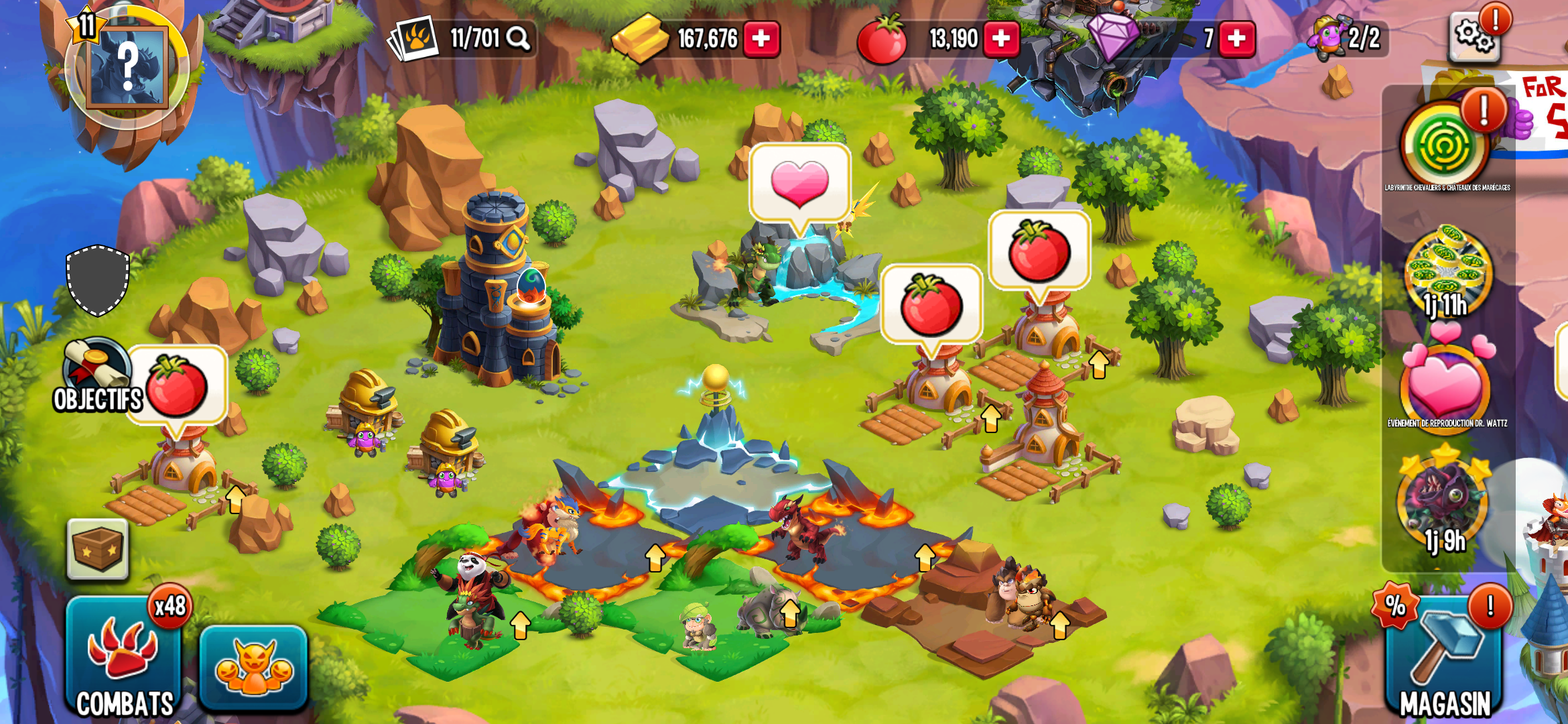Image resolution: width=1568 pixels, height=724 pixels.
Task: Open the monster collection search
Action: [517, 39]
